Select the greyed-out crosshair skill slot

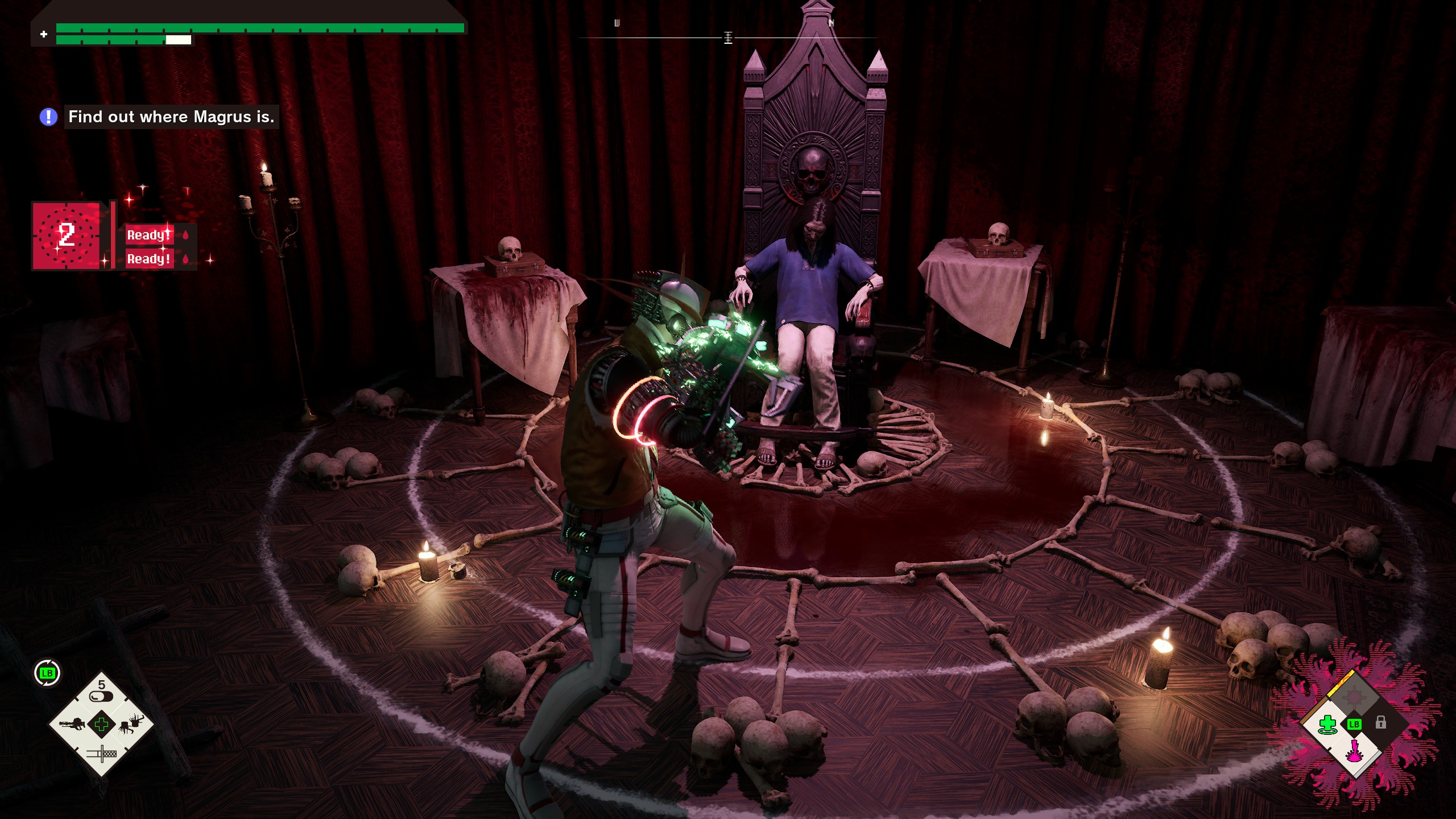pos(1355,696)
